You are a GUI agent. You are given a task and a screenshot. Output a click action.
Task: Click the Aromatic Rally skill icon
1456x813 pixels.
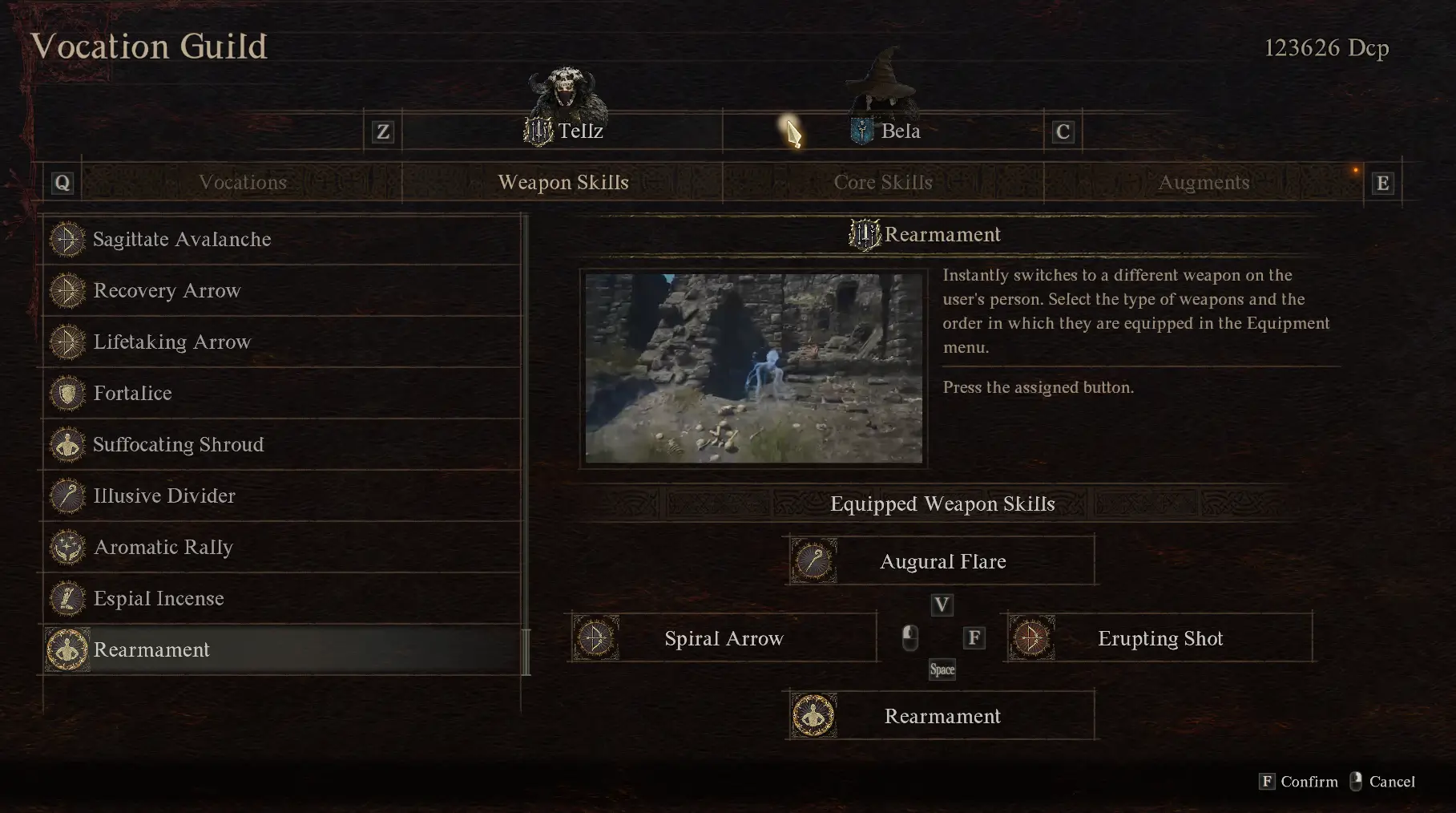point(67,547)
